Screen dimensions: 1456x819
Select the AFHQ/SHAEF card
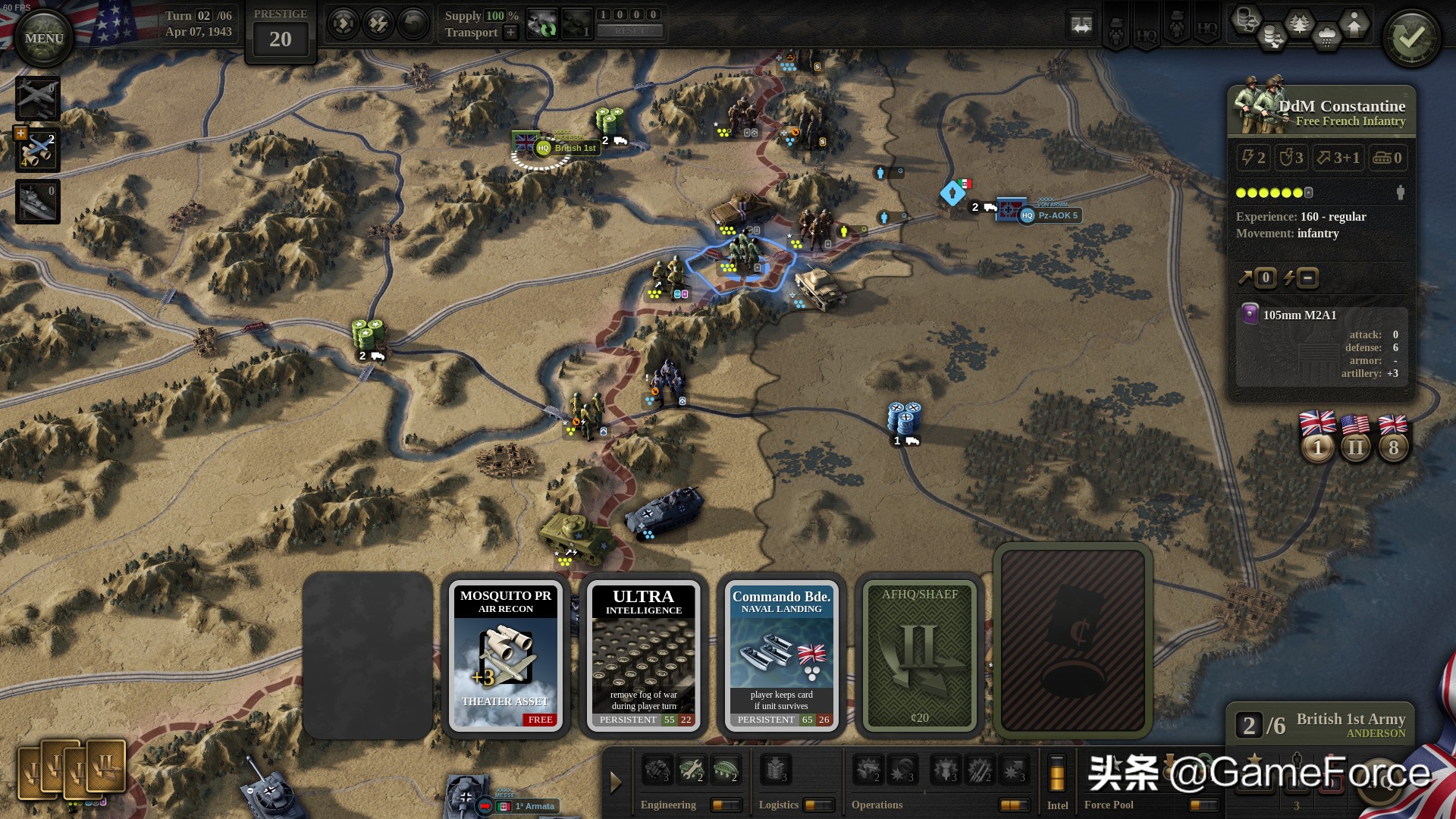point(919,655)
